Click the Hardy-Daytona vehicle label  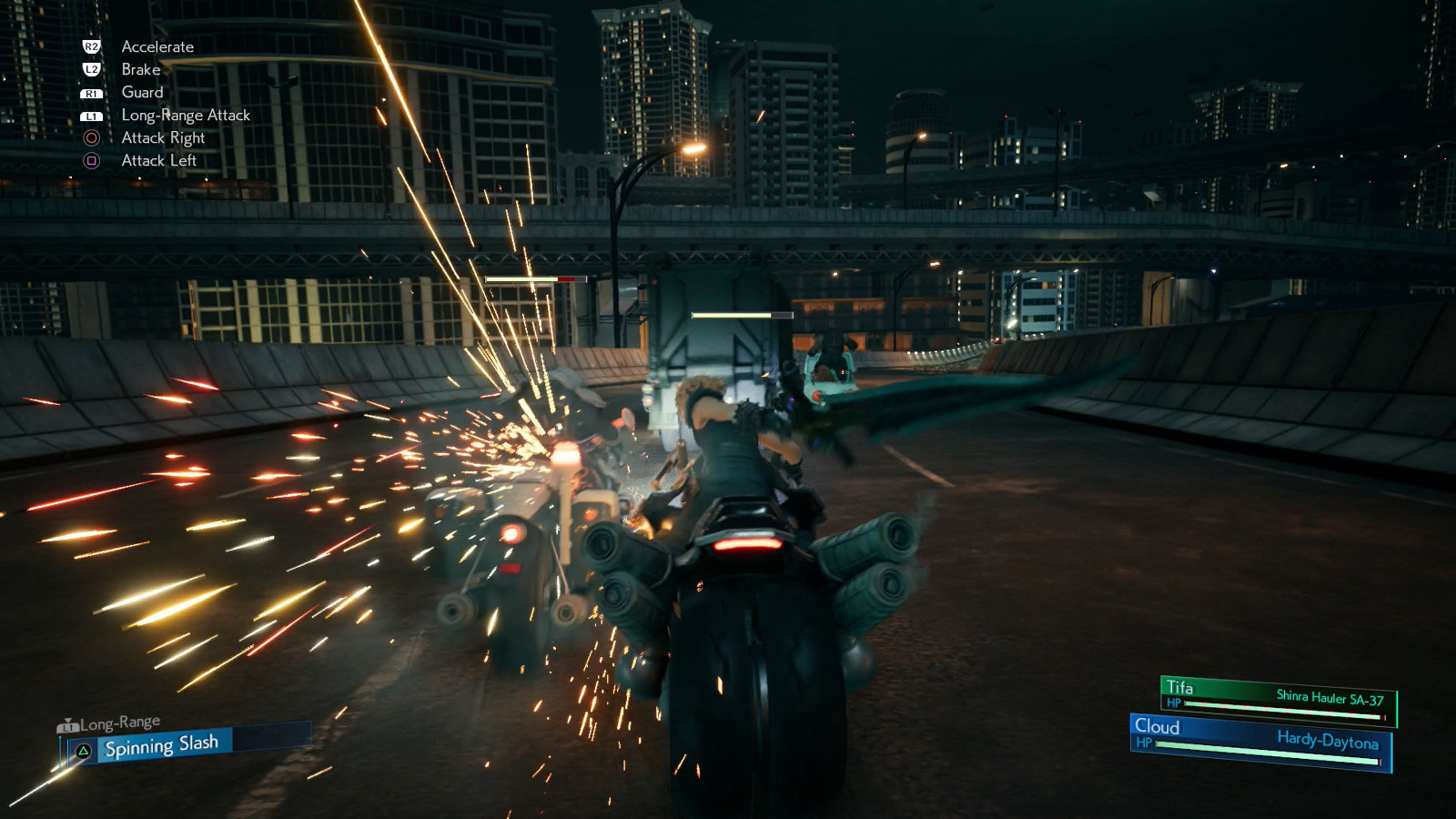(1329, 743)
